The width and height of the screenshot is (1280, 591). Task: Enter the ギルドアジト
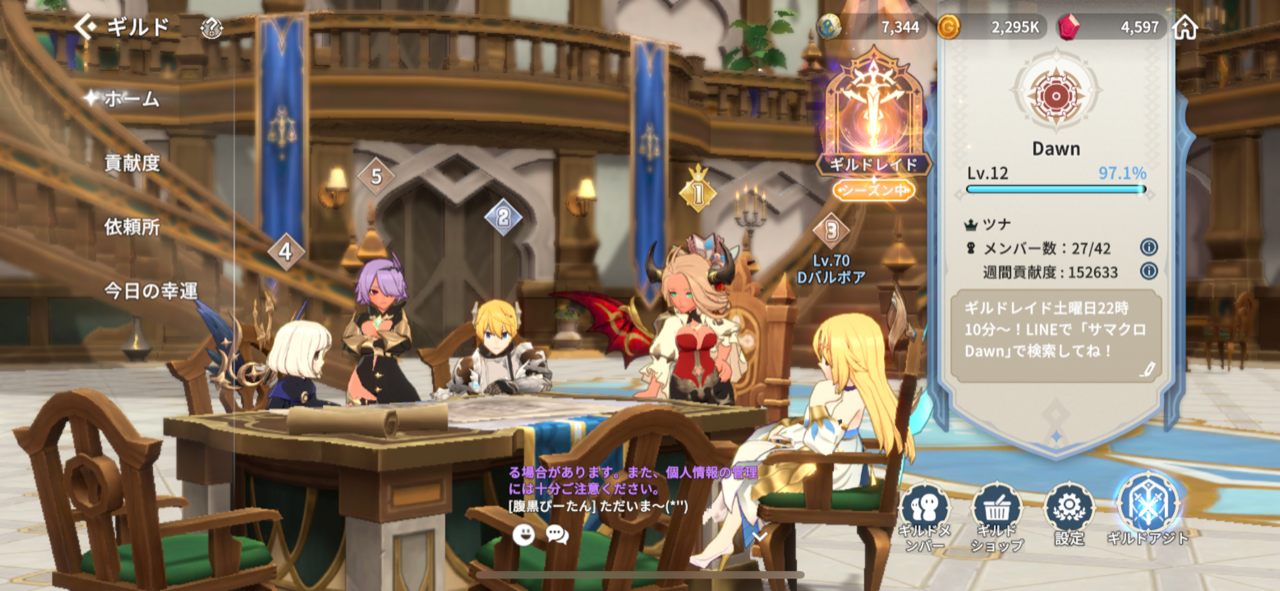[1148, 510]
